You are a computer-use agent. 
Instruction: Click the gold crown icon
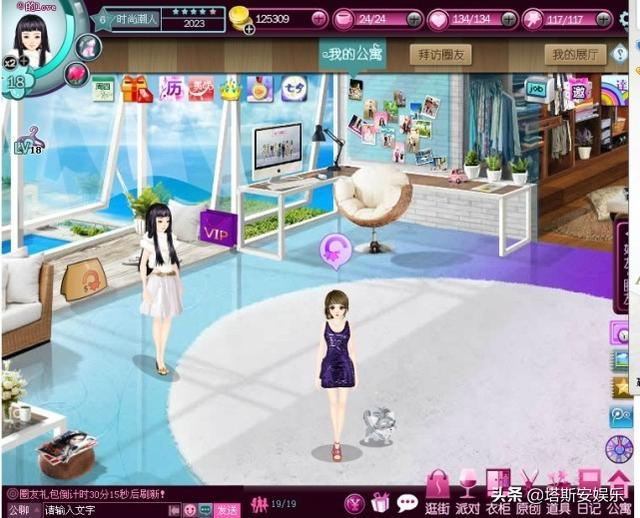click(231, 90)
